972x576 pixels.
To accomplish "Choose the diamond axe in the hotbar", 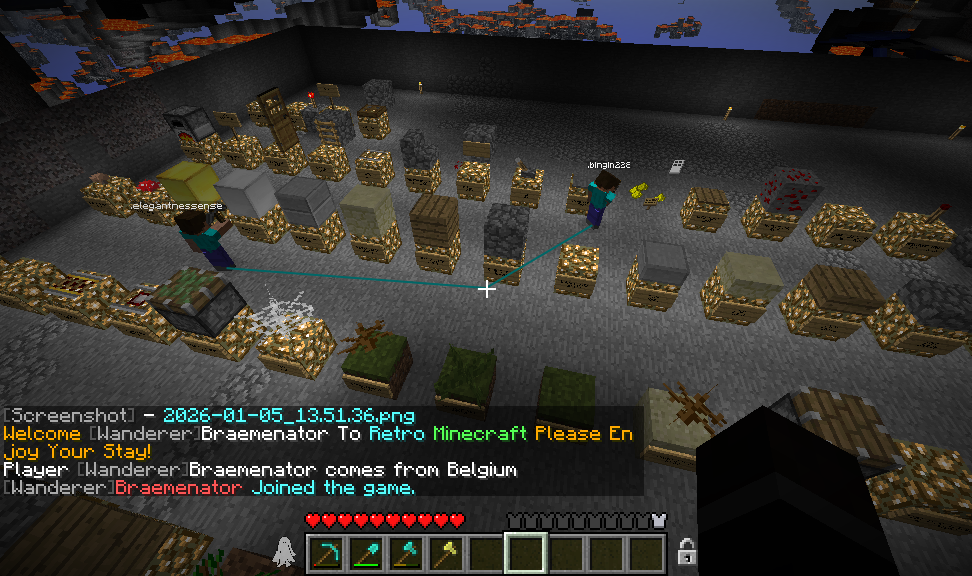I will pyautogui.click(x=406, y=552).
